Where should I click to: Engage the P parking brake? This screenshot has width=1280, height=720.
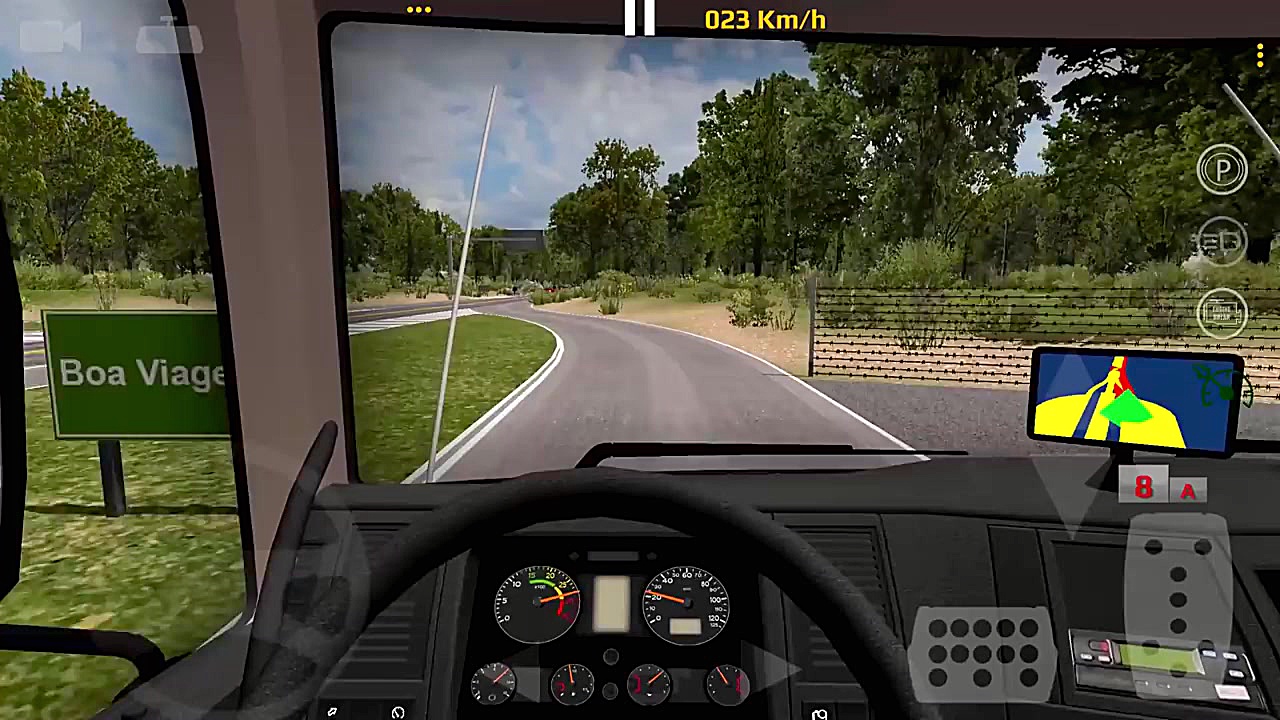(1222, 168)
